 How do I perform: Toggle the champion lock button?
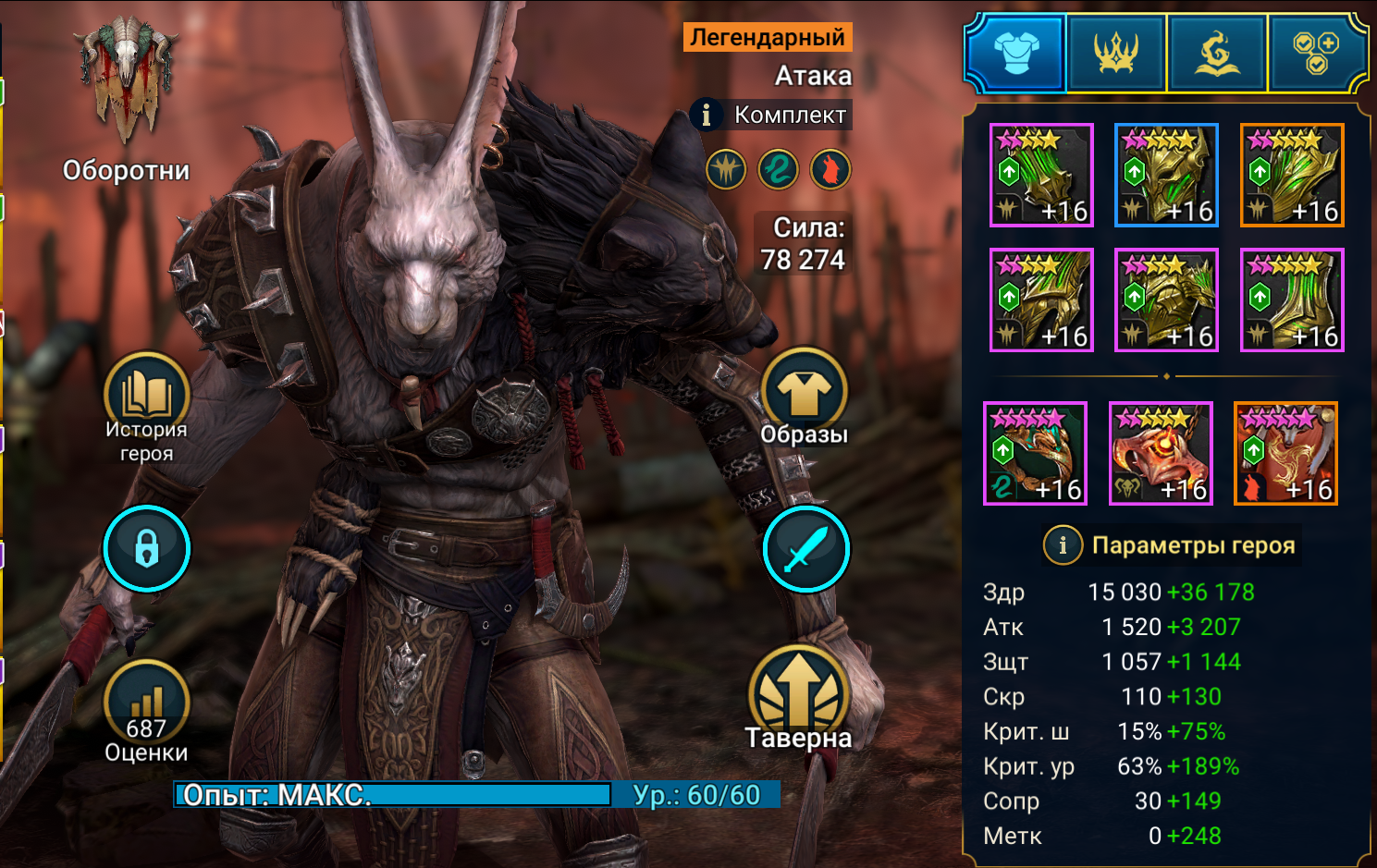(x=146, y=548)
